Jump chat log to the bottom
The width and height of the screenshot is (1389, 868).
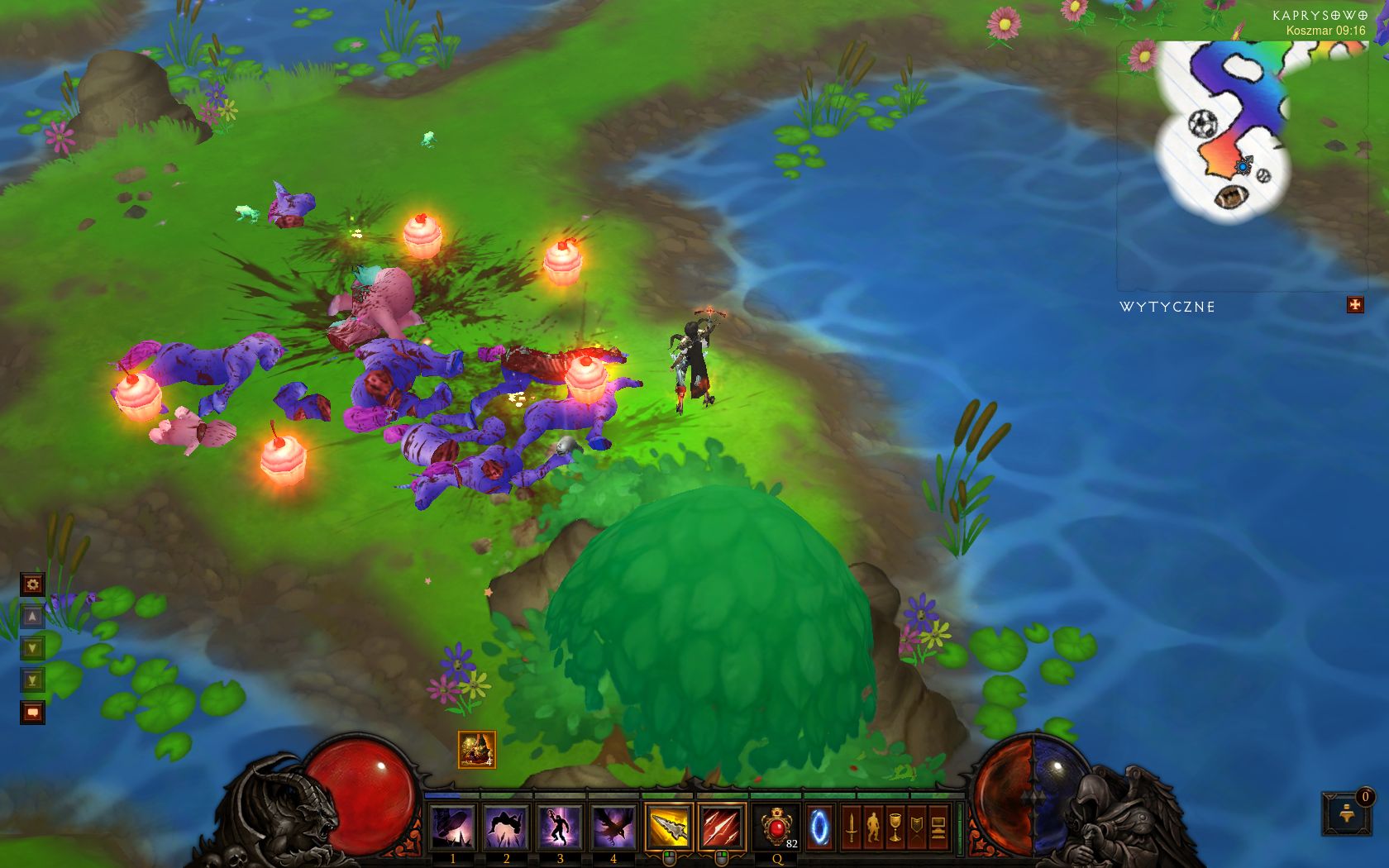tap(32, 680)
